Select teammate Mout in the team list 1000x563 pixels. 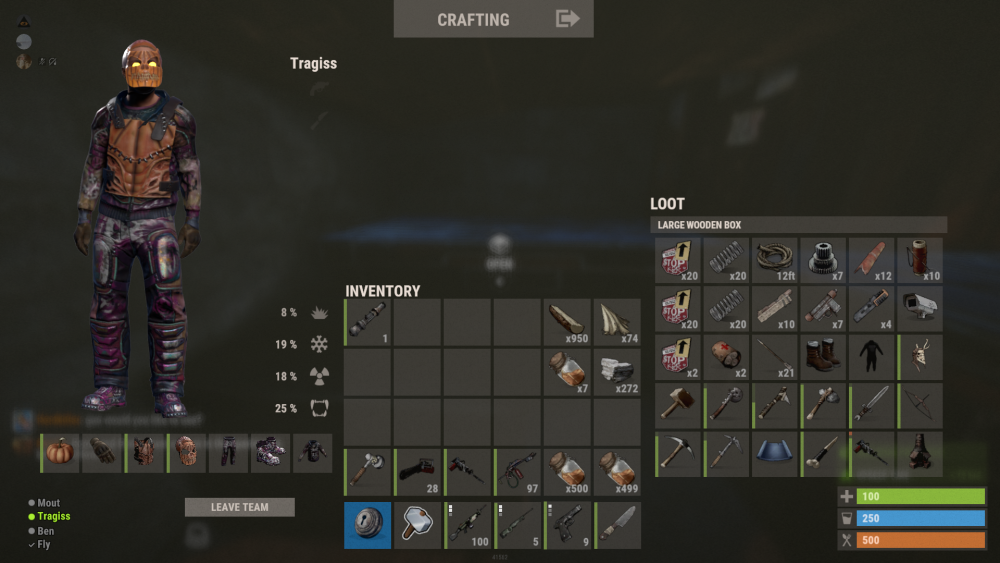48,503
